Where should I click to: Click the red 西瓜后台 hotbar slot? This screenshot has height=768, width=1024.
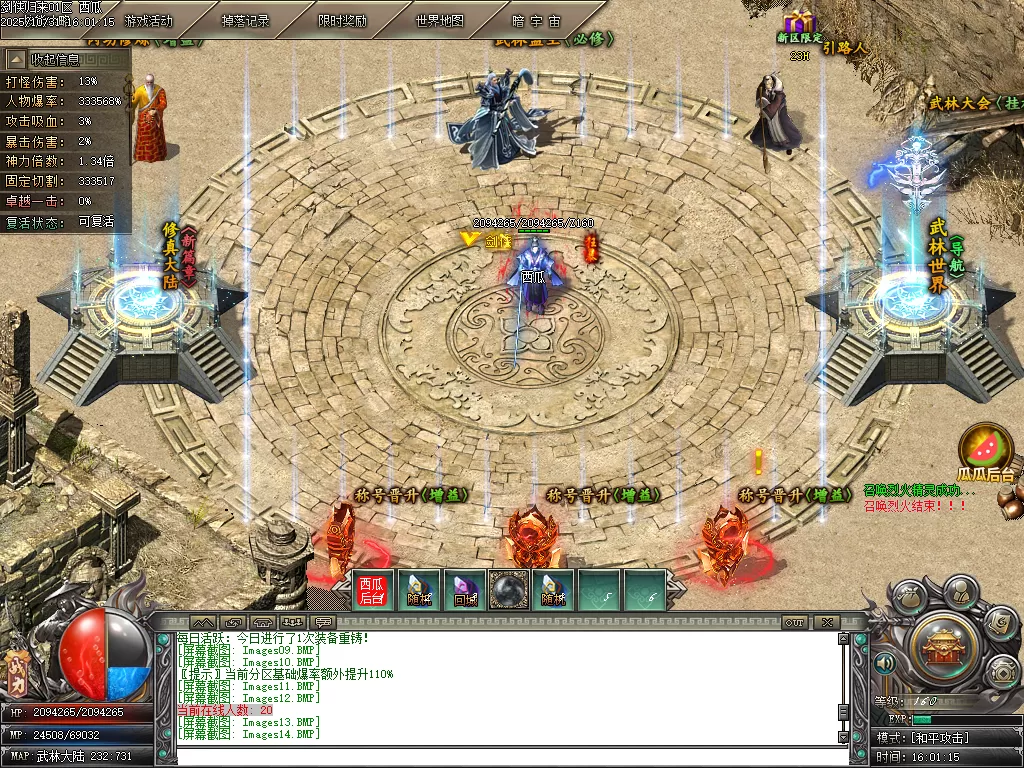pos(372,590)
